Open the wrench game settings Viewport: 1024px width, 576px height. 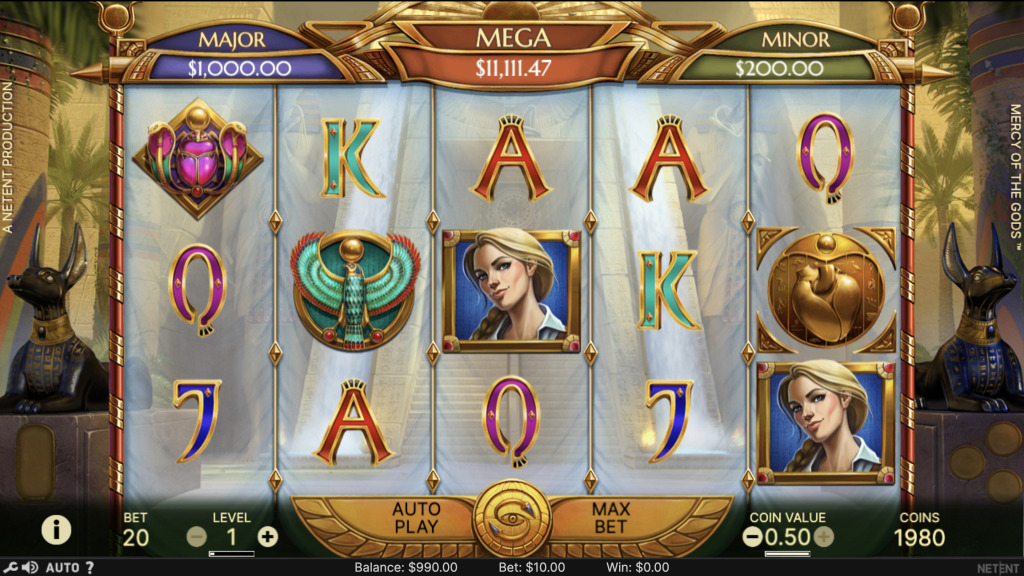coord(11,568)
